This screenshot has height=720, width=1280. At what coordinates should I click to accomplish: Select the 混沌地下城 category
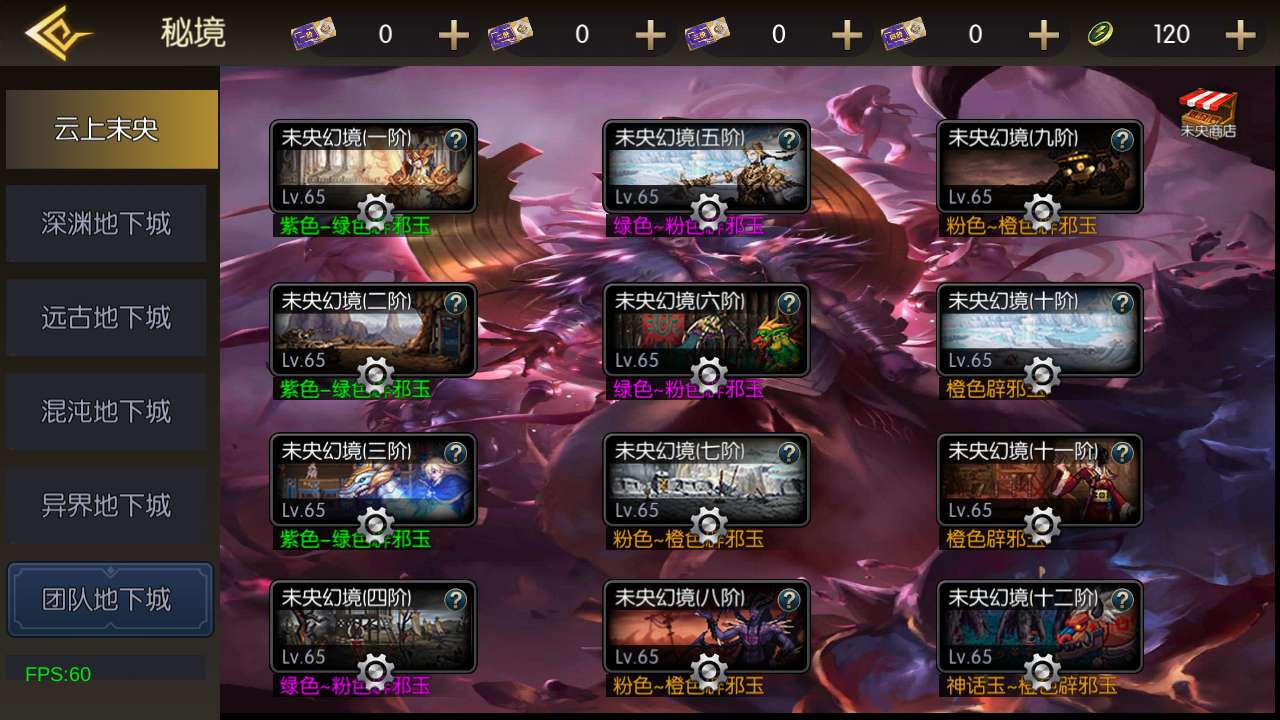(x=106, y=411)
